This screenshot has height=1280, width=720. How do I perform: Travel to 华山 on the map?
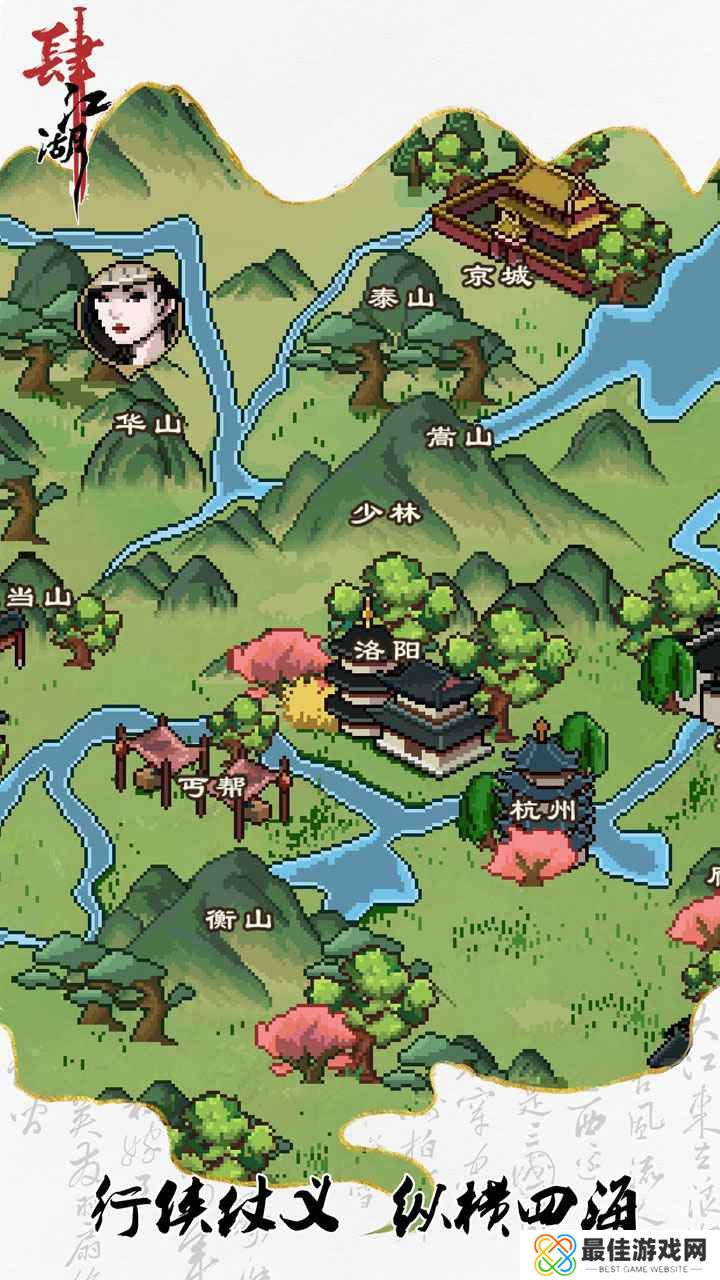pyautogui.click(x=149, y=424)
